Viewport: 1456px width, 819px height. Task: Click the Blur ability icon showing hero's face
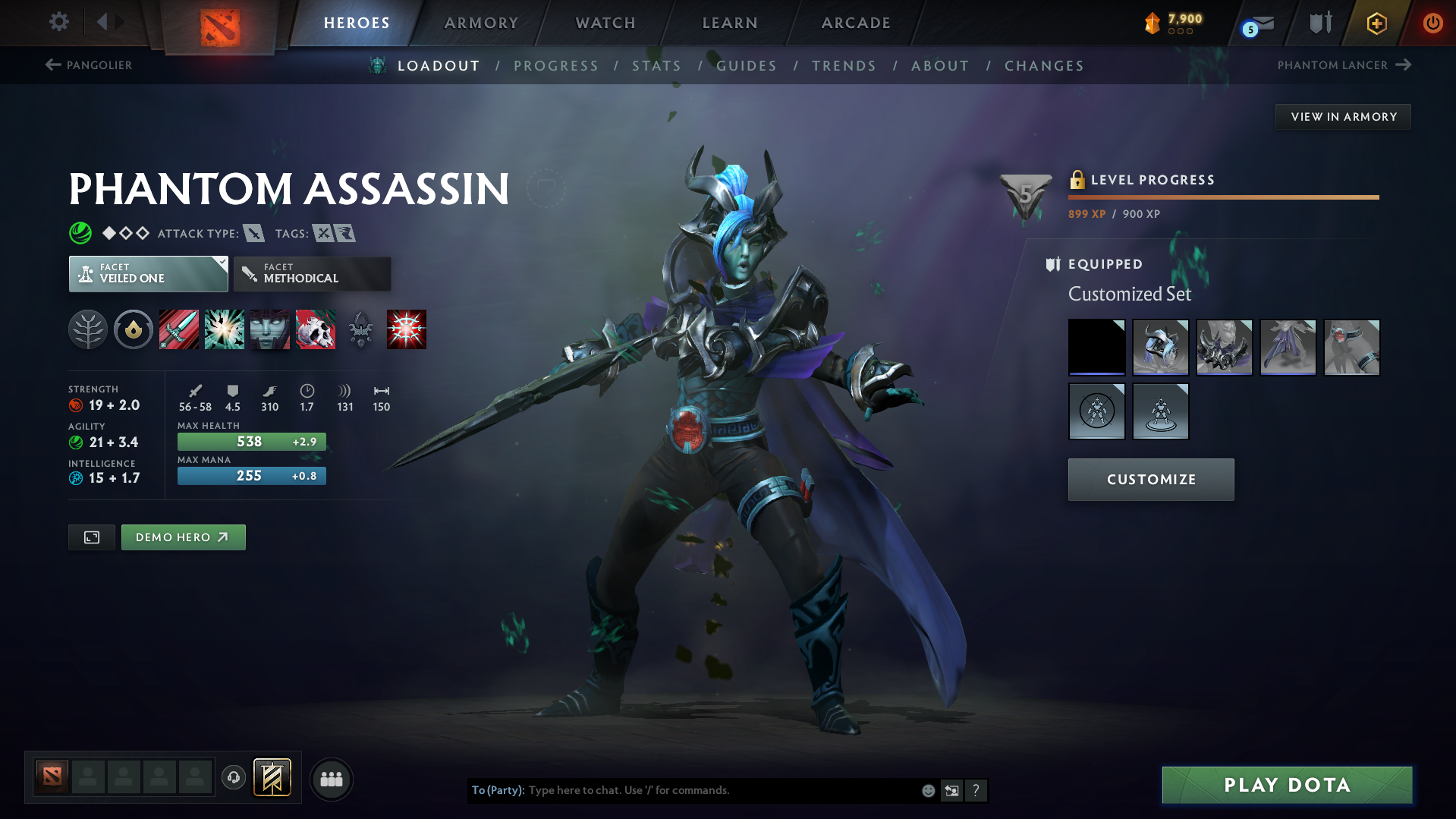pyautogui.click(x=269, y=329)
